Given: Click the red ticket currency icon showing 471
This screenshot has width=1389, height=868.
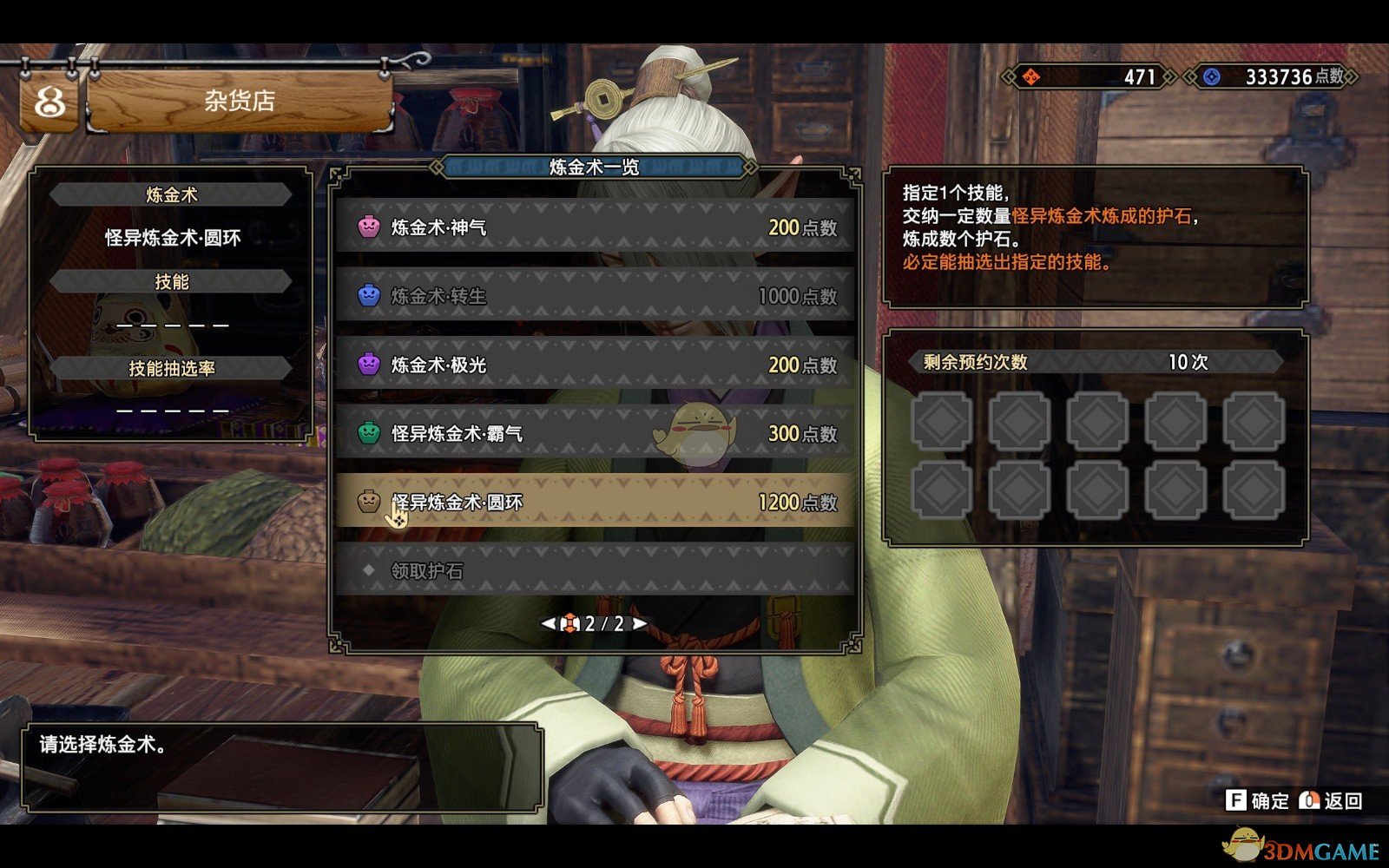Looking at the screenshot, I should pyautogui.click(x=1030, y=77).
